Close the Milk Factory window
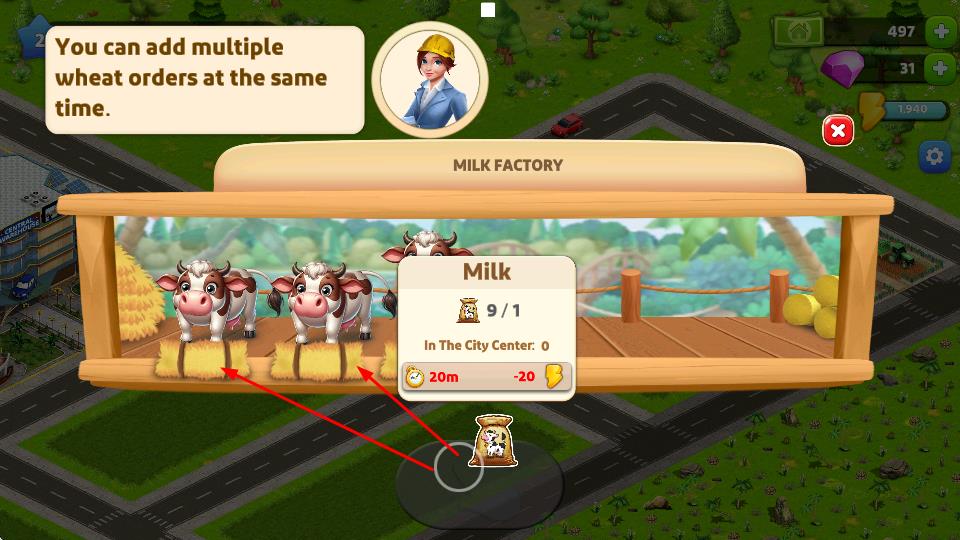 coord(838,131)
